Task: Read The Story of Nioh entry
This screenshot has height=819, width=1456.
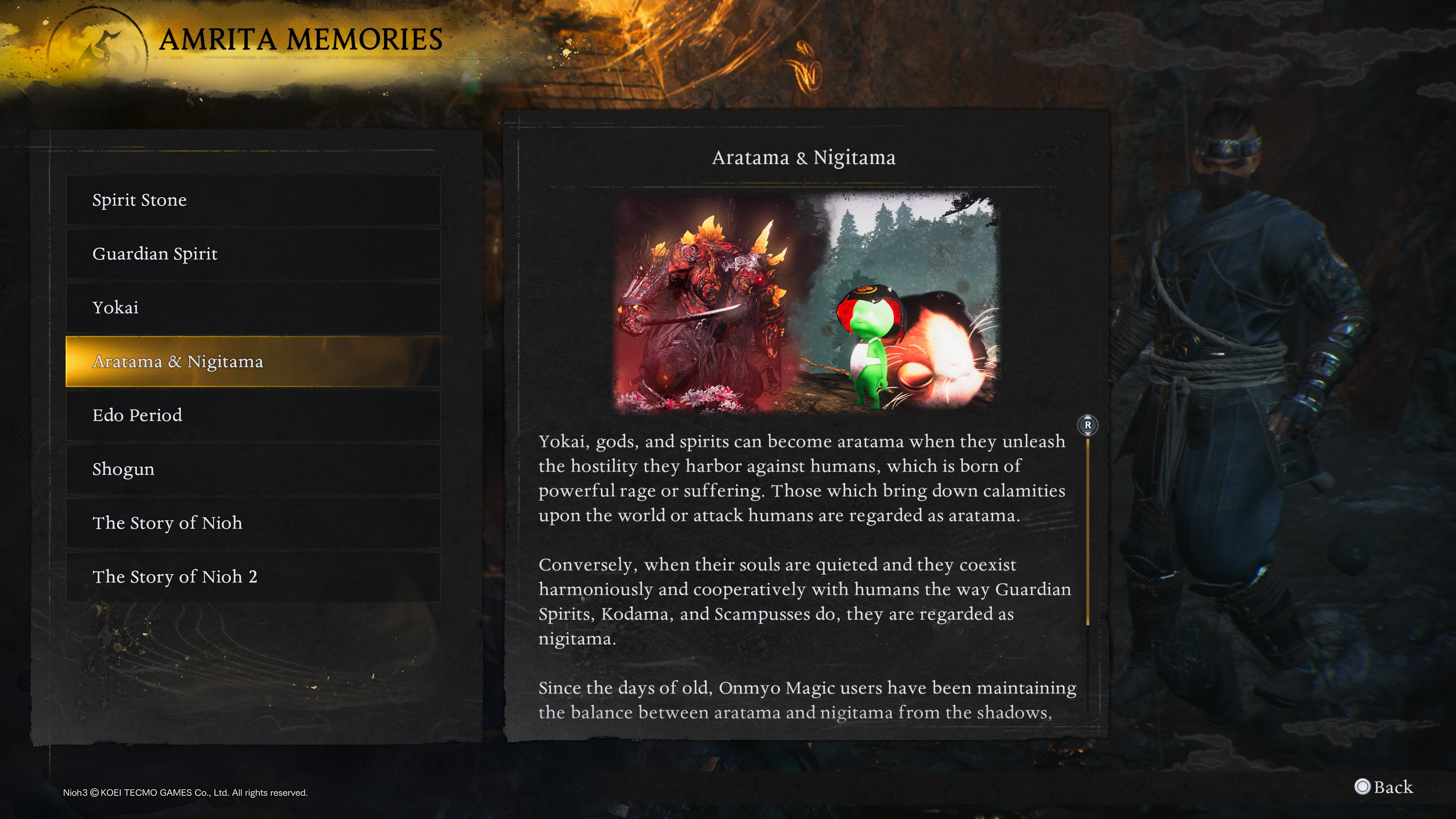Action: (x=253, y=523)
